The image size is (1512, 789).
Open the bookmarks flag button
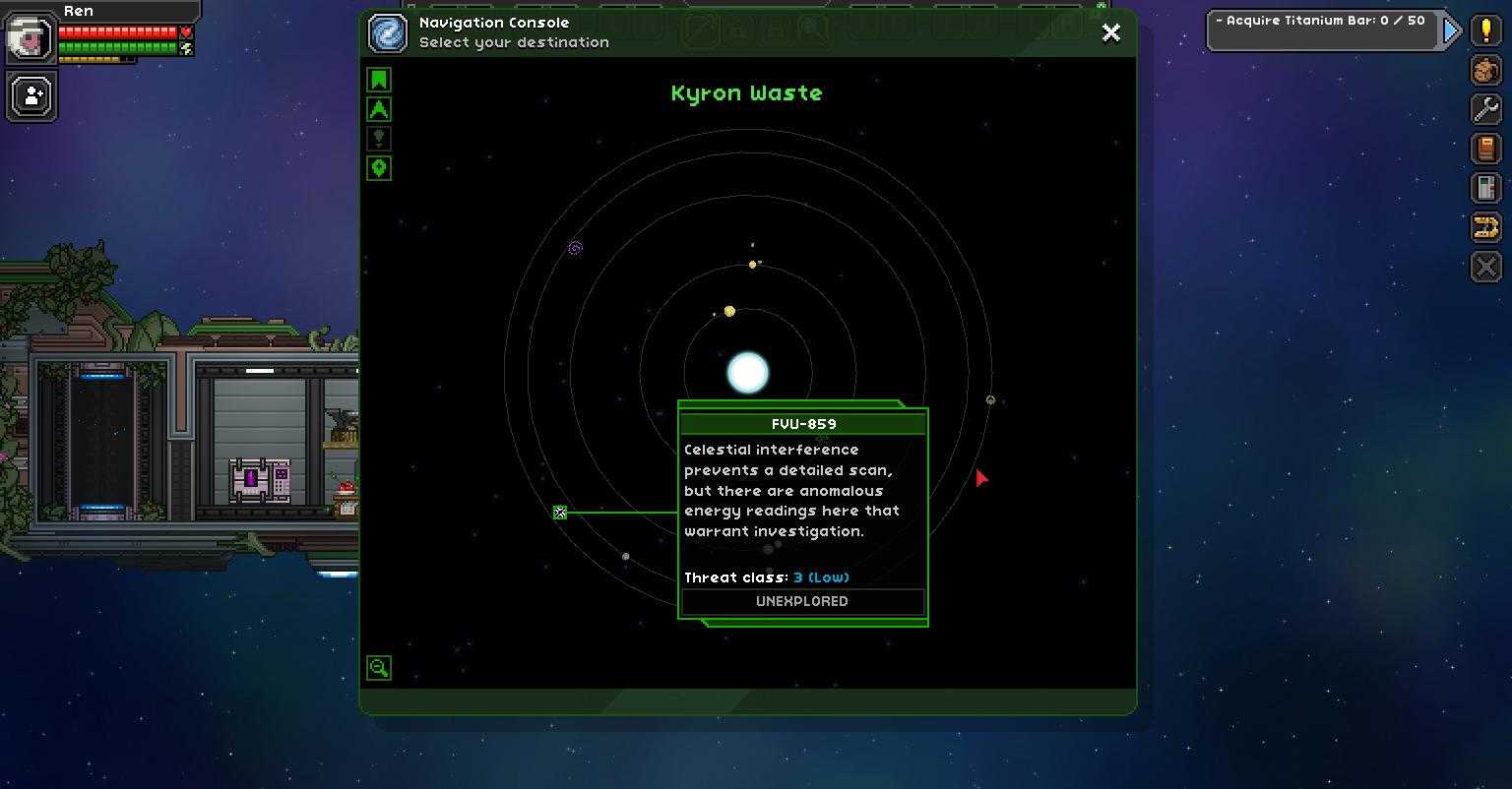[x=379, y=80]
